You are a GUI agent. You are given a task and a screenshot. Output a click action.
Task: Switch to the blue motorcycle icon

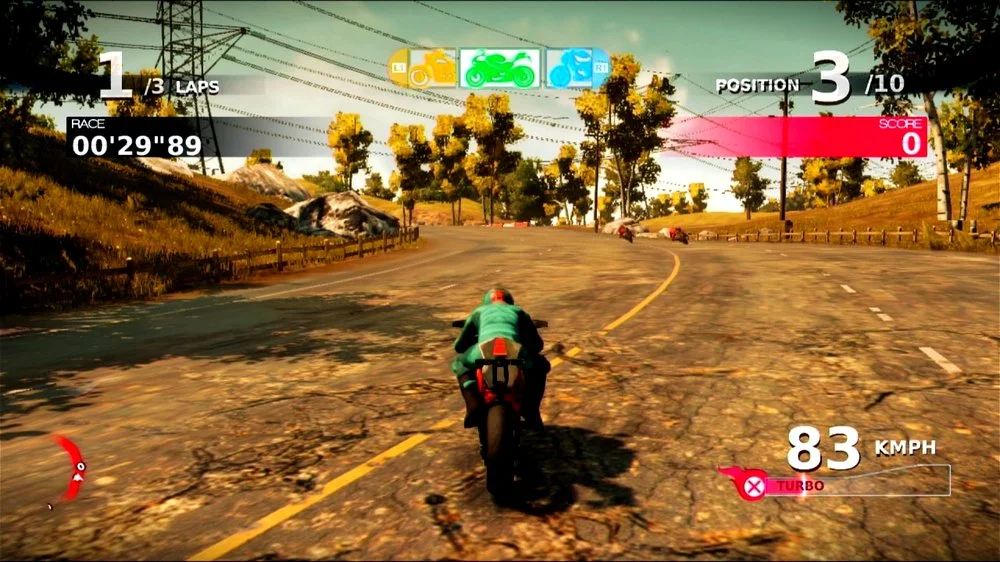click(571, 69)
